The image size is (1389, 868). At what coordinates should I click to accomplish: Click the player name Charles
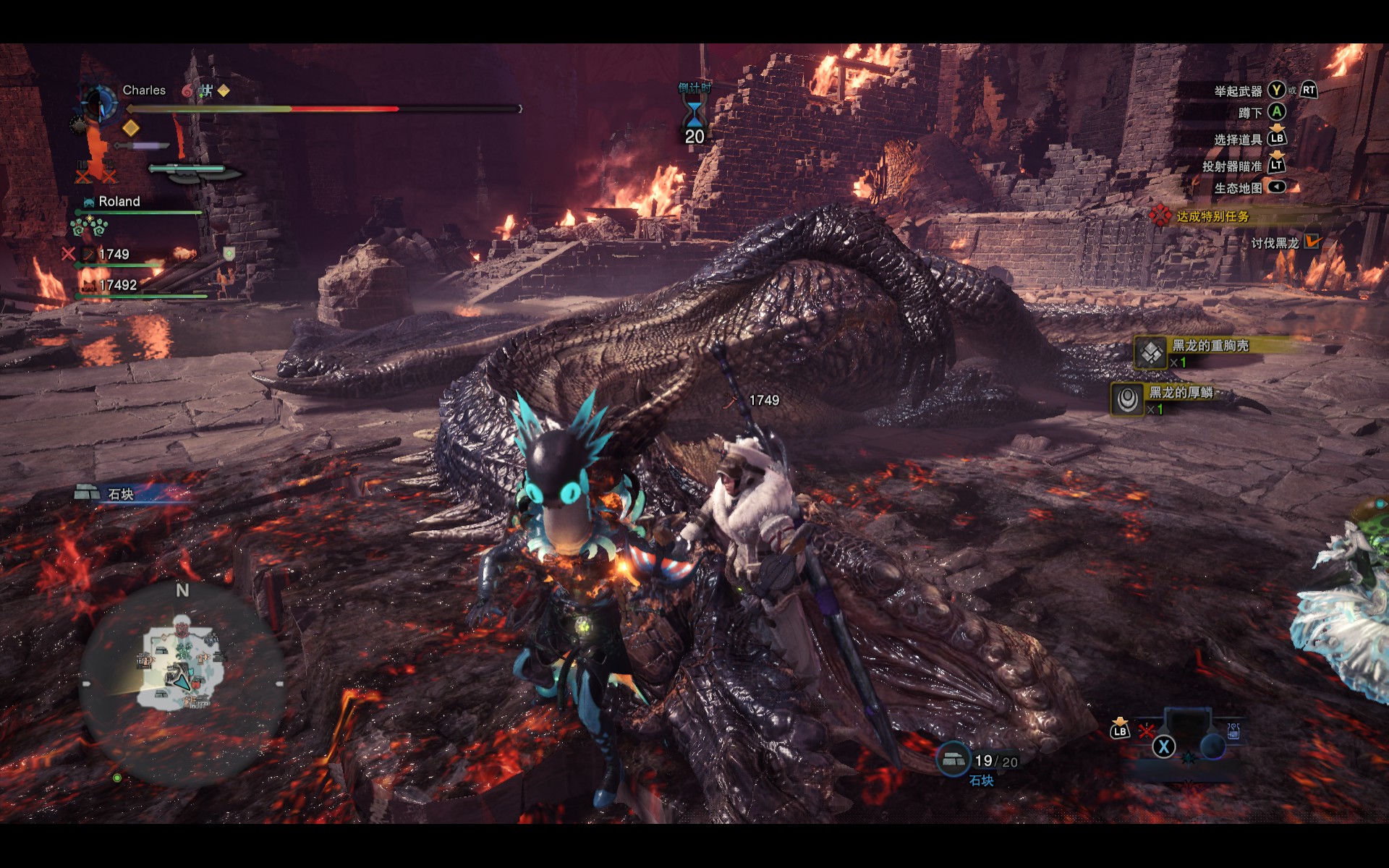point(144,90)
